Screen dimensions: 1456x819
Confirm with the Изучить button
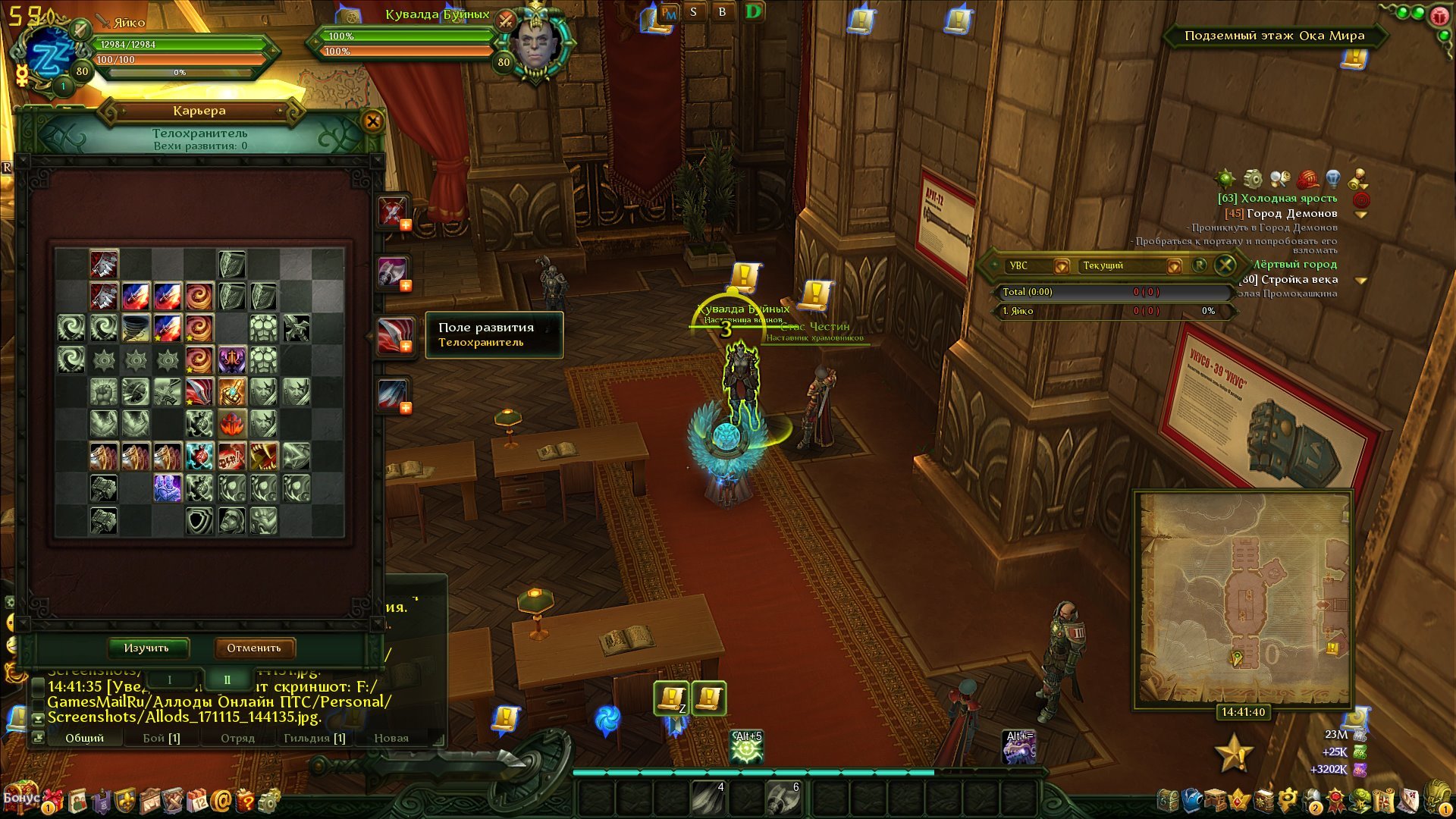click(x=147, y=648)
